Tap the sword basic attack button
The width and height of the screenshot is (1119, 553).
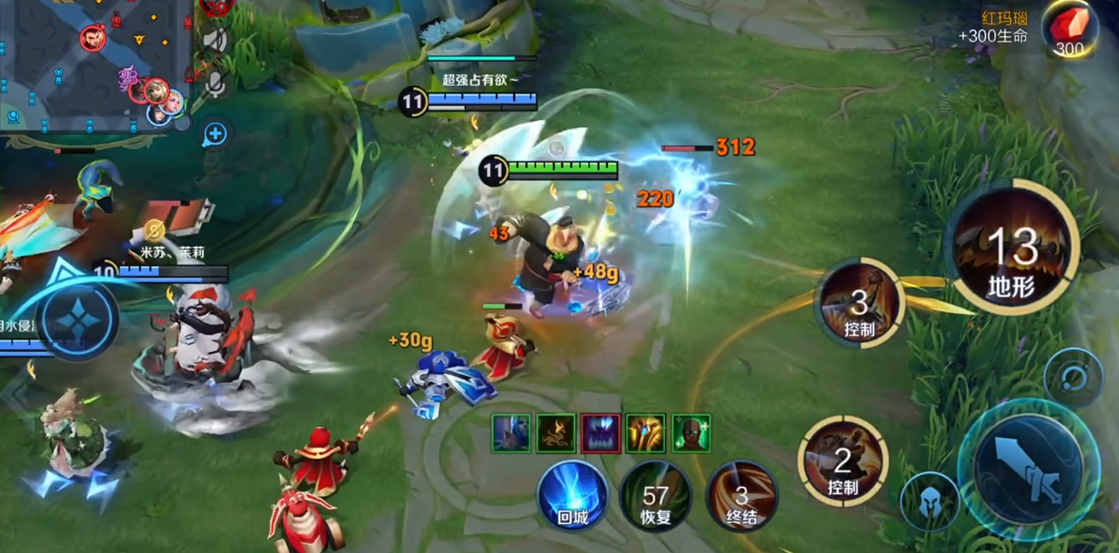[1028, 470]
